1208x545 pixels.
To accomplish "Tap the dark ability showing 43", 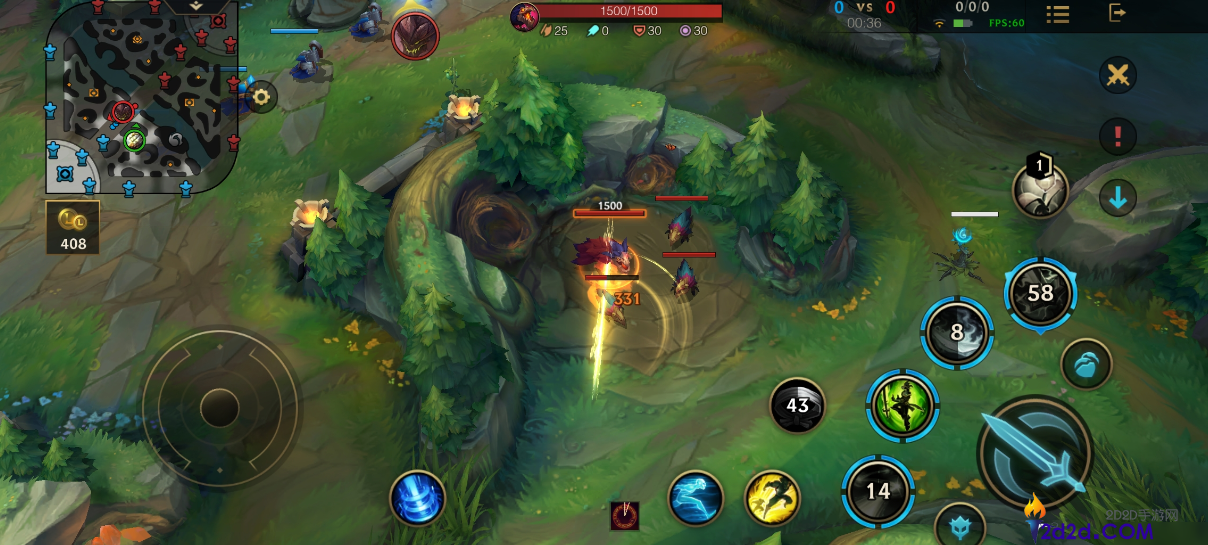I will coord(797,406).
